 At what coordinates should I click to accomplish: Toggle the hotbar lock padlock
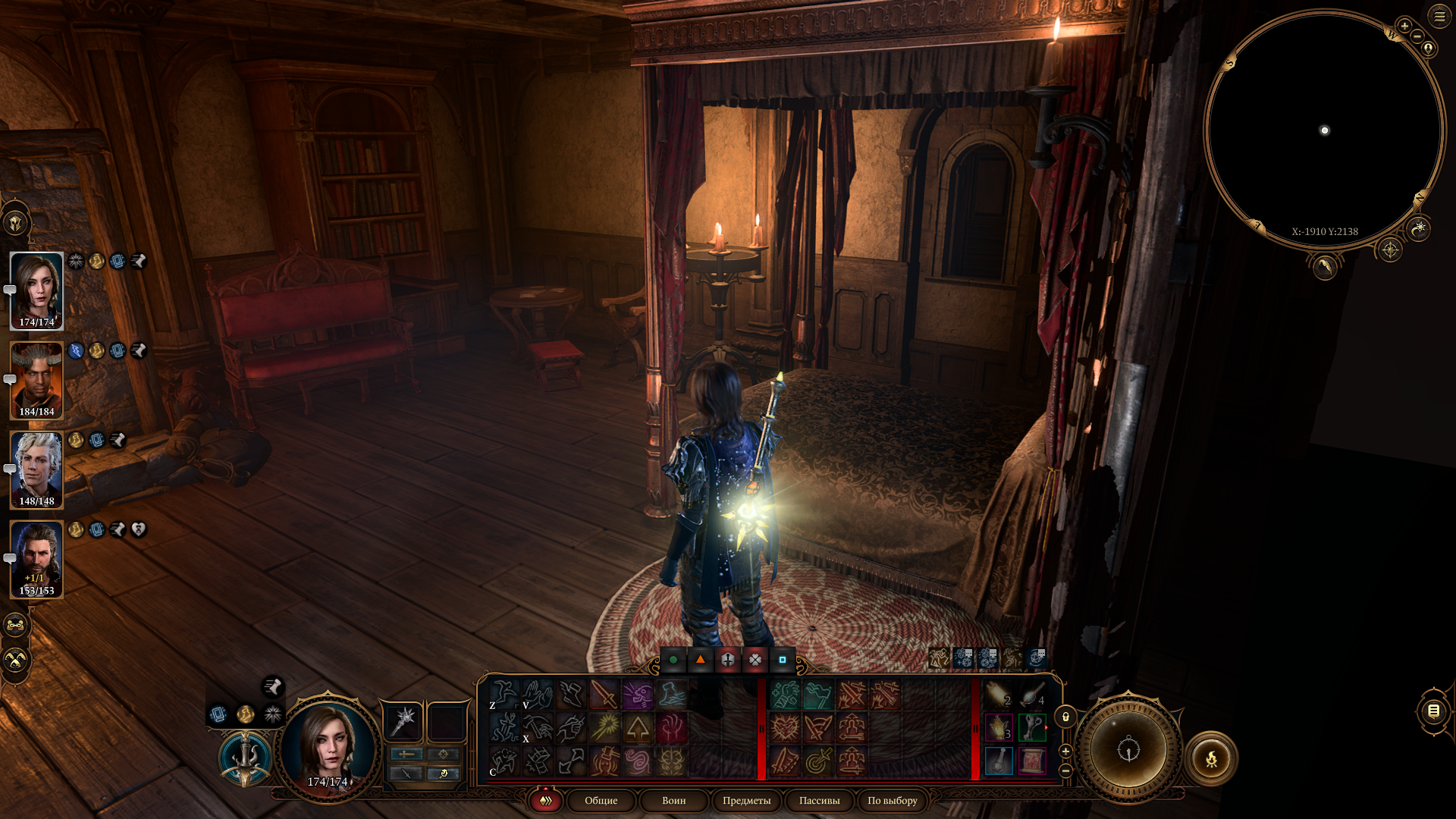(1065, 717)
